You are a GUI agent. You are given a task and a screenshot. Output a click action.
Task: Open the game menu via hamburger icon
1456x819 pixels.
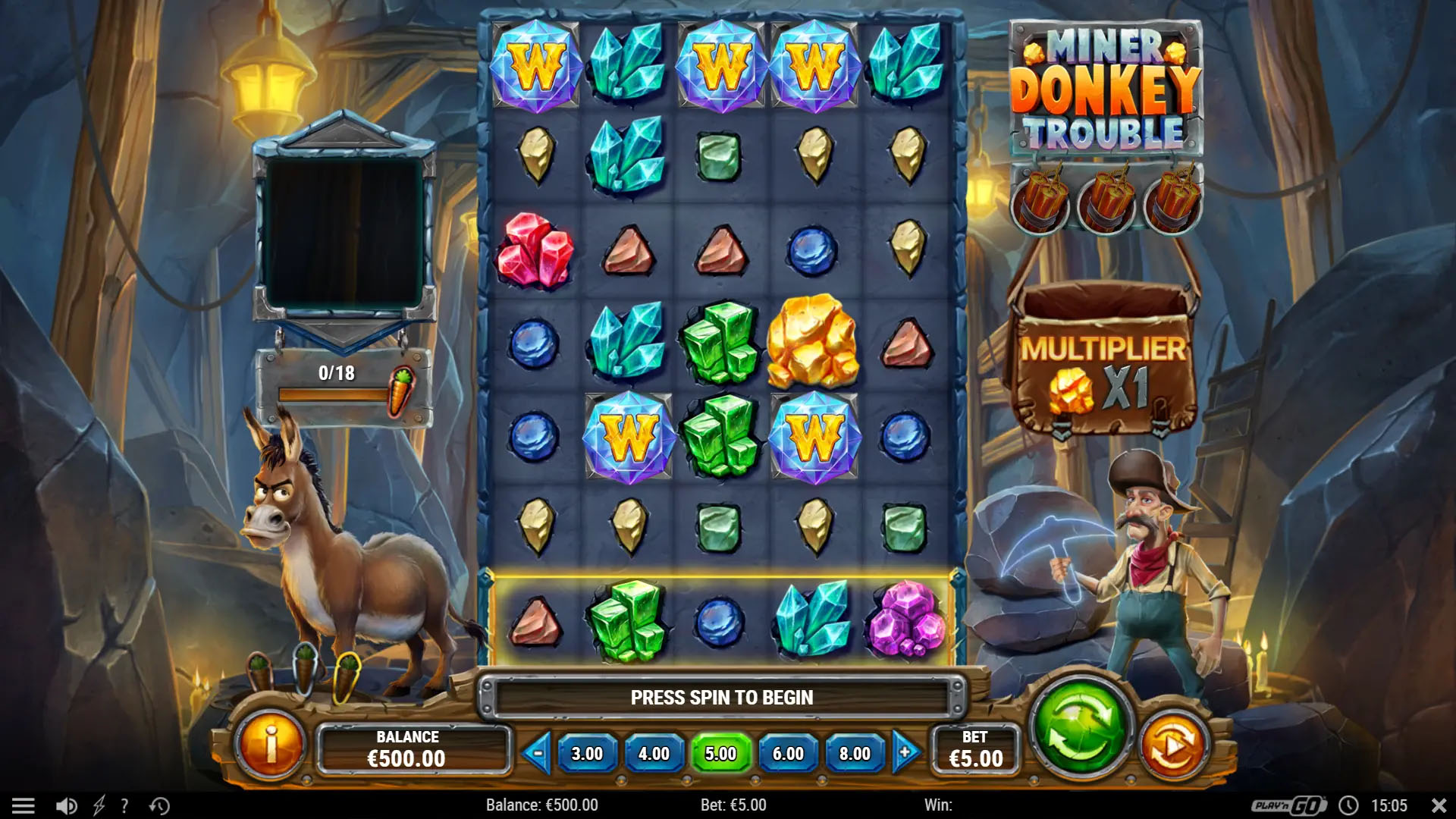pyautogui.click(x=25, y=805)
